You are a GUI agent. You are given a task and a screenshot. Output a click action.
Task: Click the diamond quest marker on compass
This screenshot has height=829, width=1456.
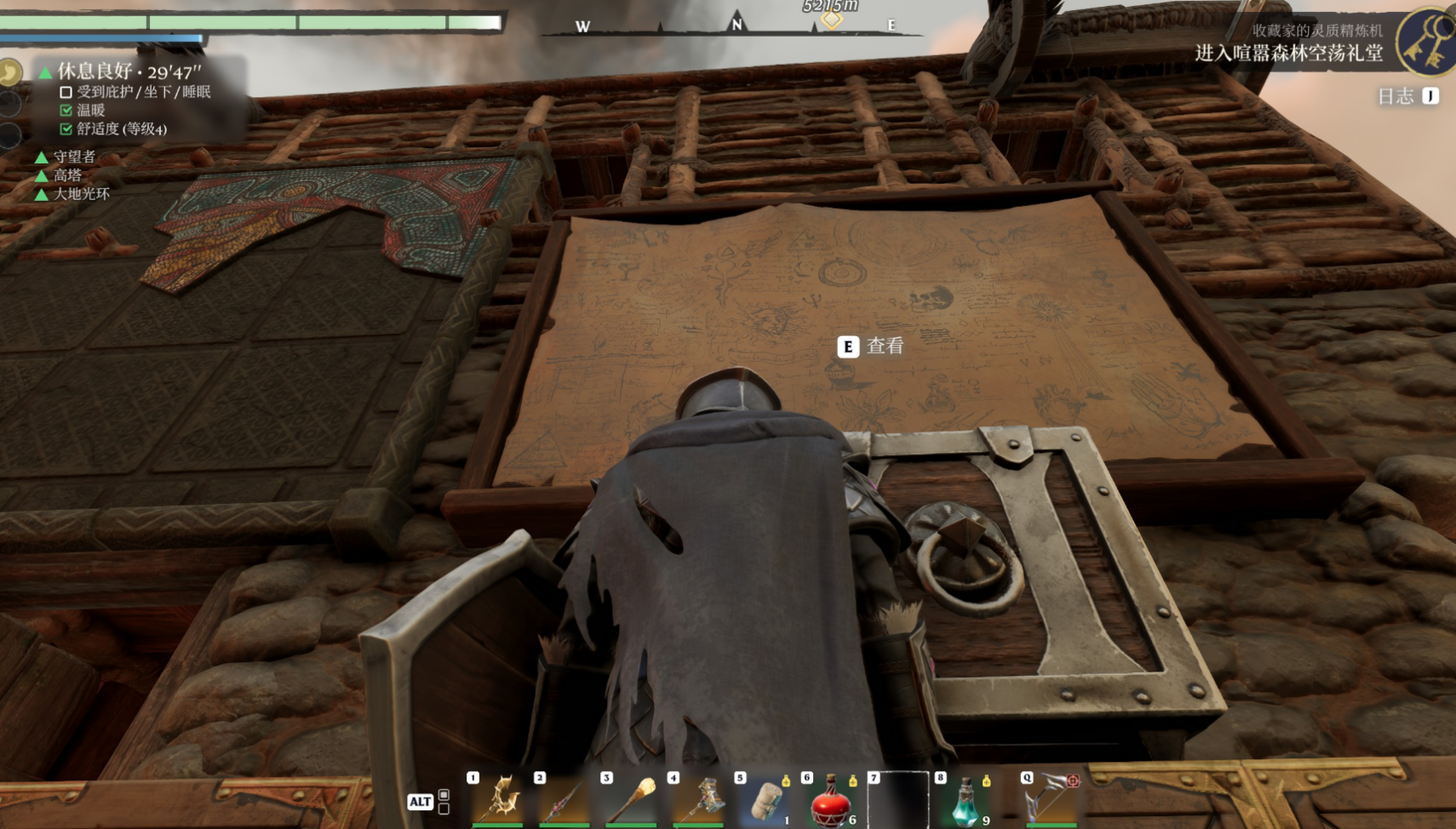[x=831, y=20]
